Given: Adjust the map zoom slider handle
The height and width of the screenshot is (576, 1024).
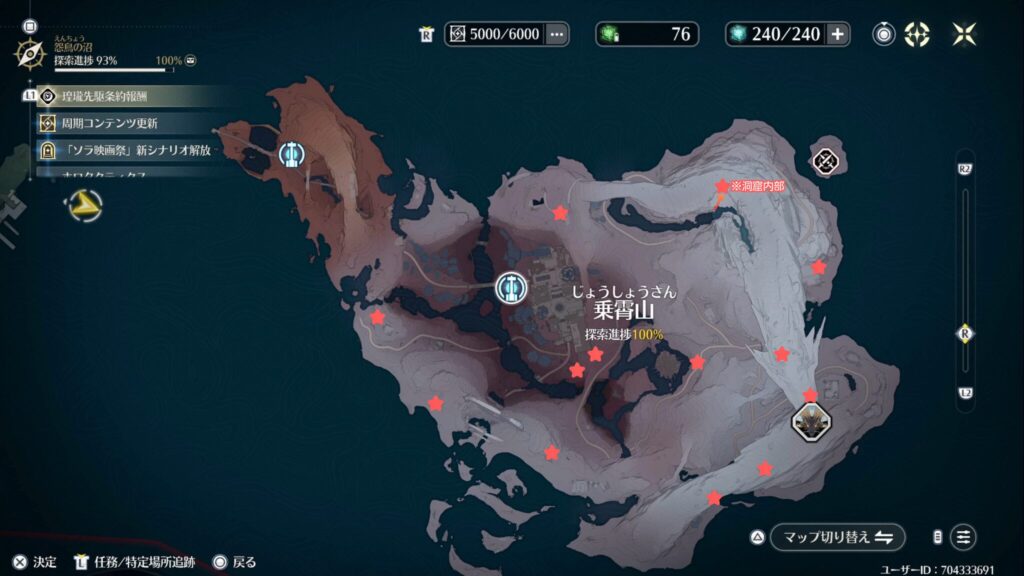Looking at the screenshot, I should (965, 333).
